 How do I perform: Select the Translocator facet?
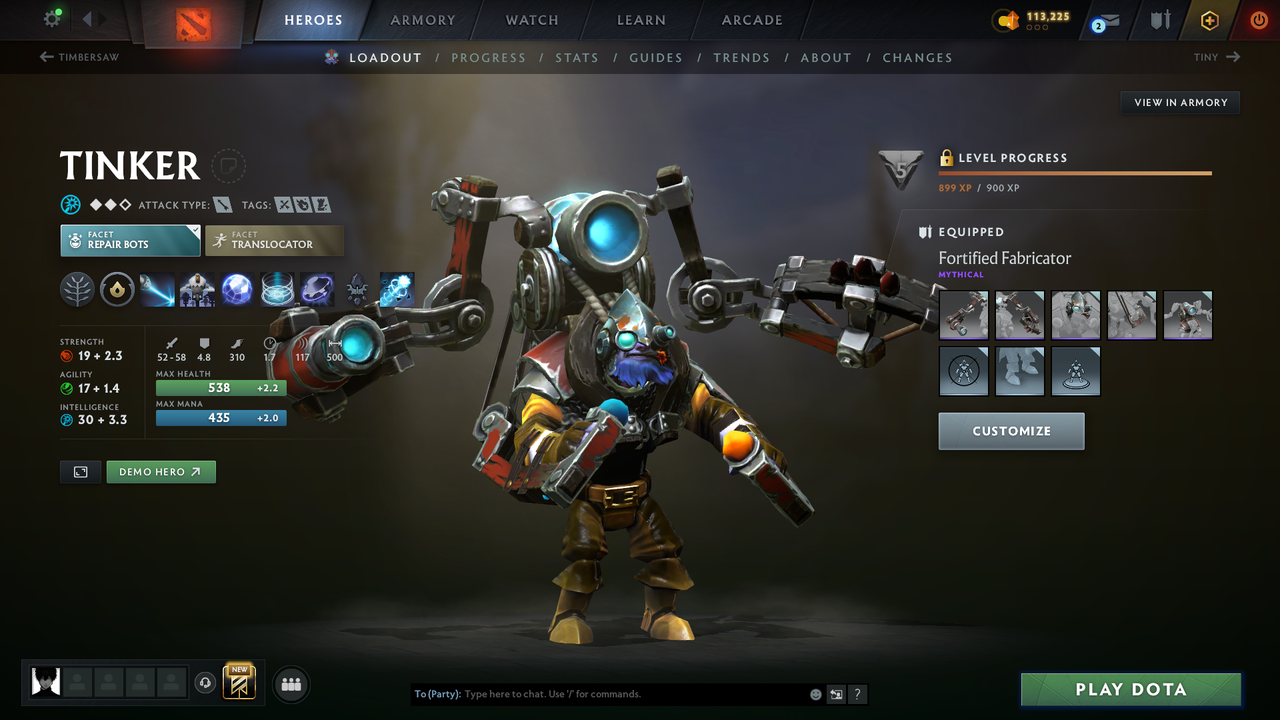click(274, 240)
